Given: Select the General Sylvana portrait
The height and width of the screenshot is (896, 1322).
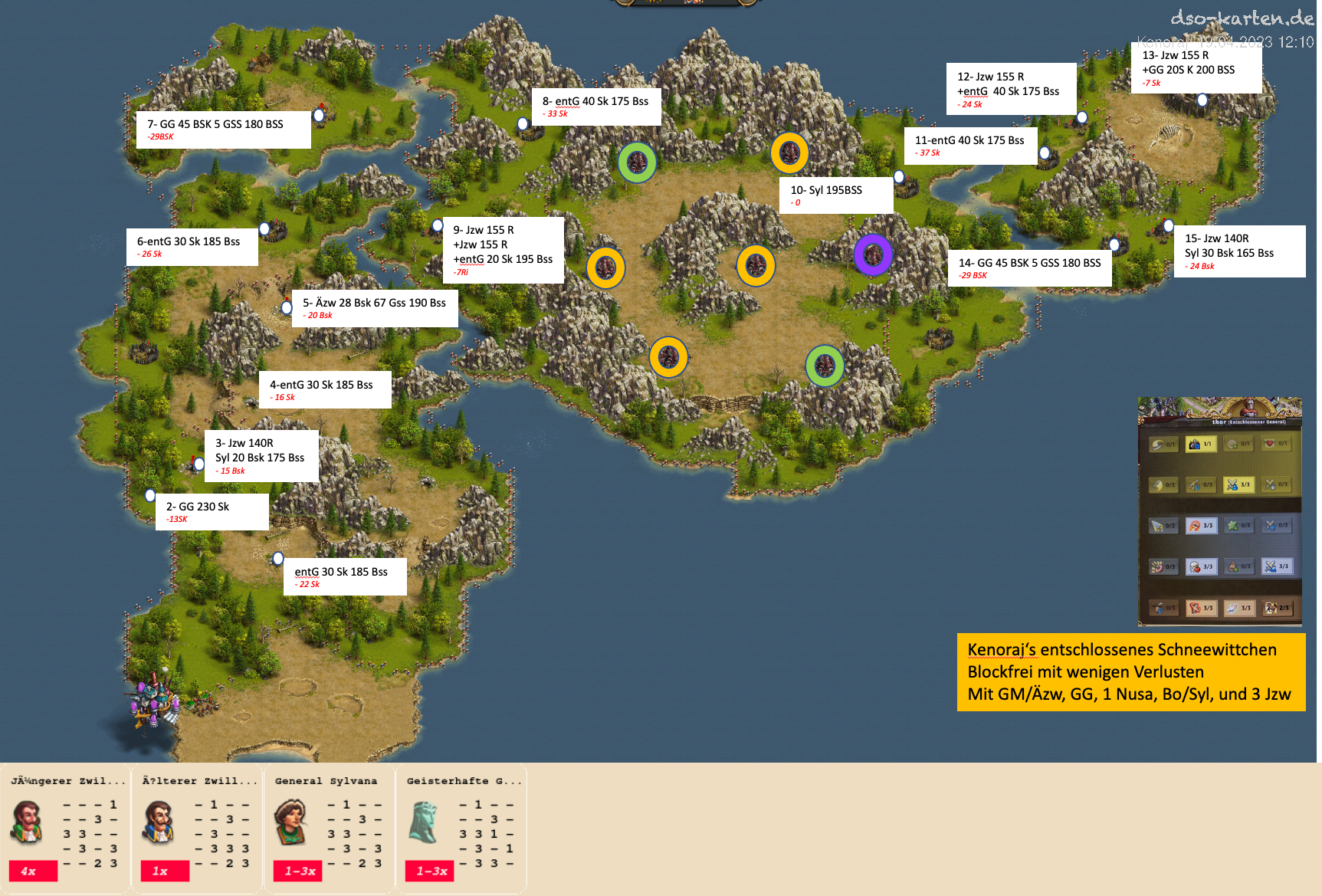Looking at the screenshot, I should pos(291,822).
